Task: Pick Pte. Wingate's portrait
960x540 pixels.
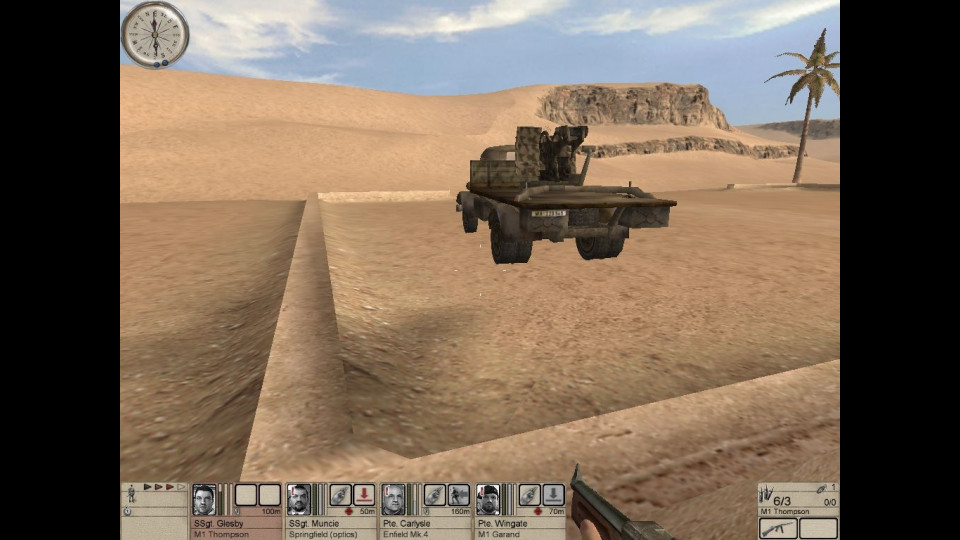Action: click(488, 498)
